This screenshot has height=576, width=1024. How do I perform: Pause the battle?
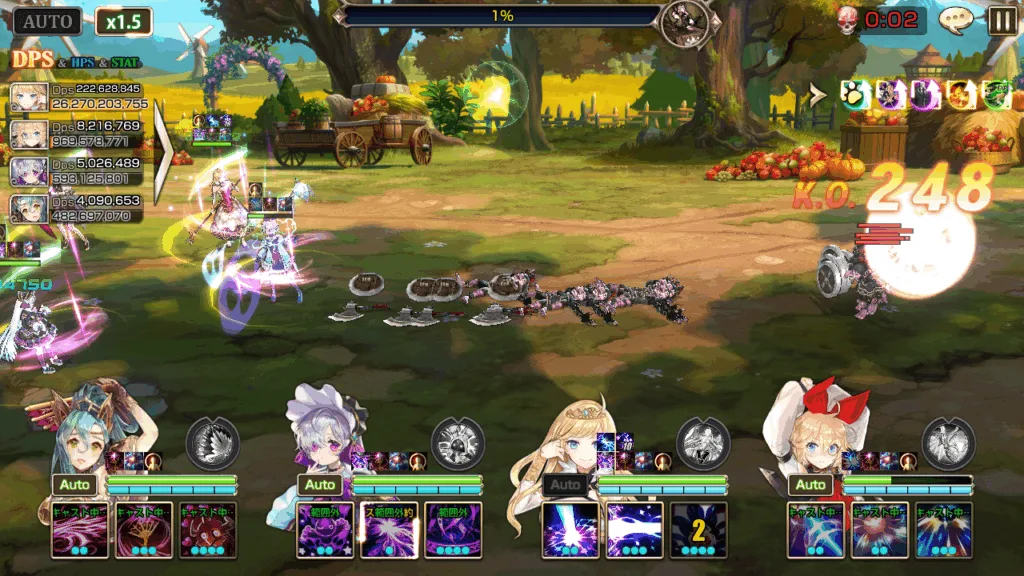(x=1002, y=20)
